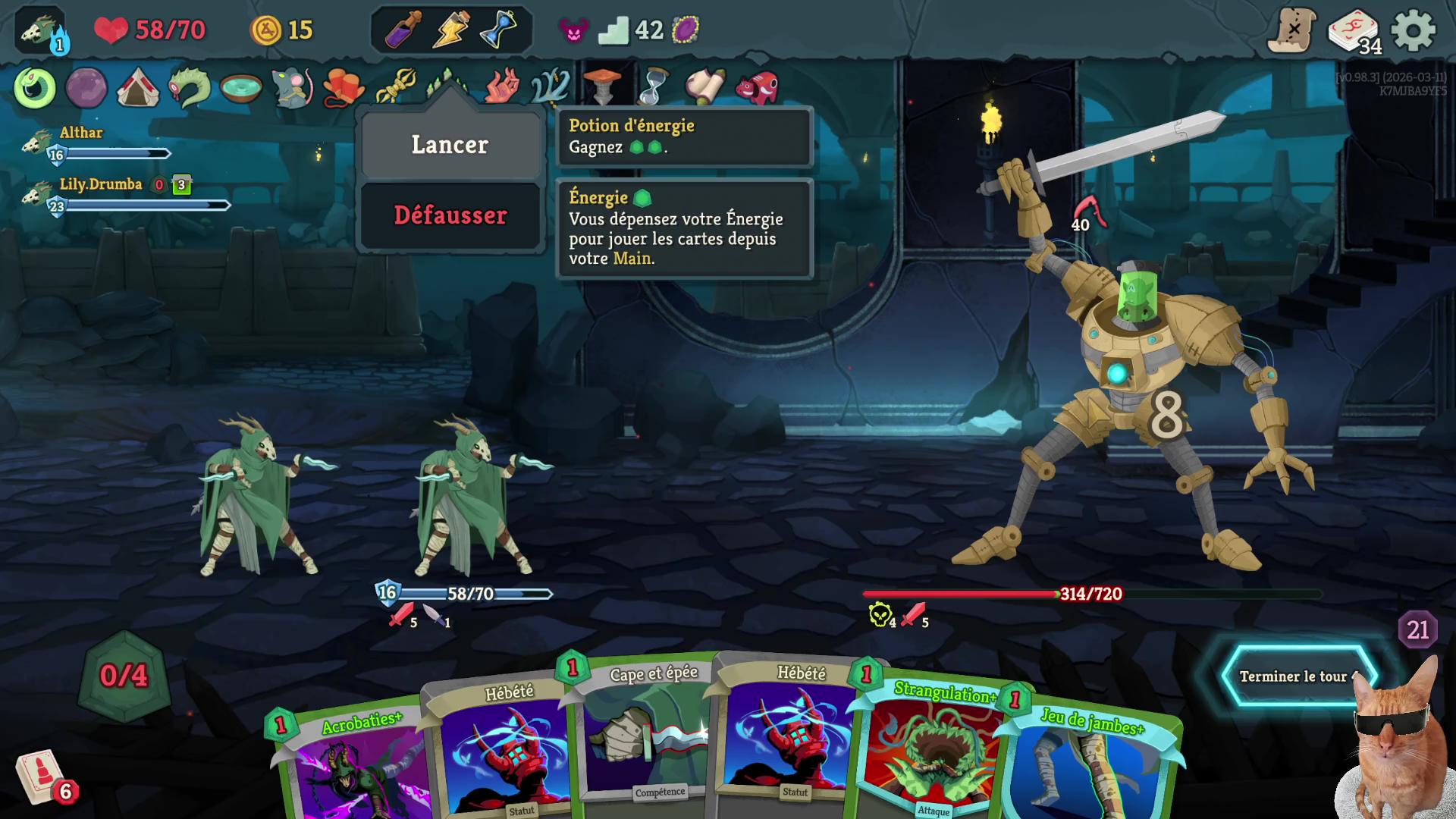Open the discard pile showing 21
This screenshot has height=819, width=1456.
click(1417, 629)
